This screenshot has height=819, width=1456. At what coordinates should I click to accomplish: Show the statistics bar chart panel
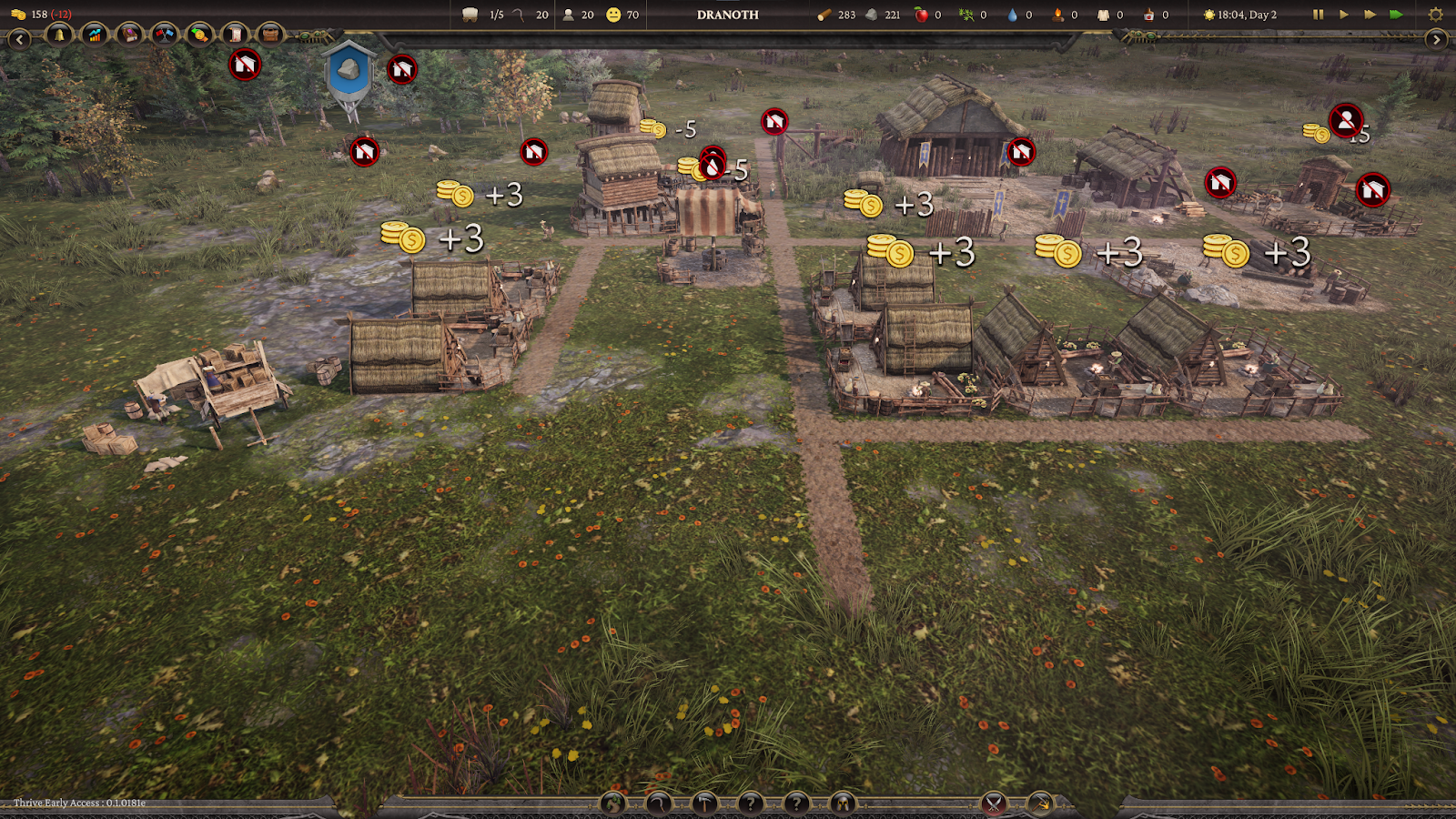click(x=95, y=35)
